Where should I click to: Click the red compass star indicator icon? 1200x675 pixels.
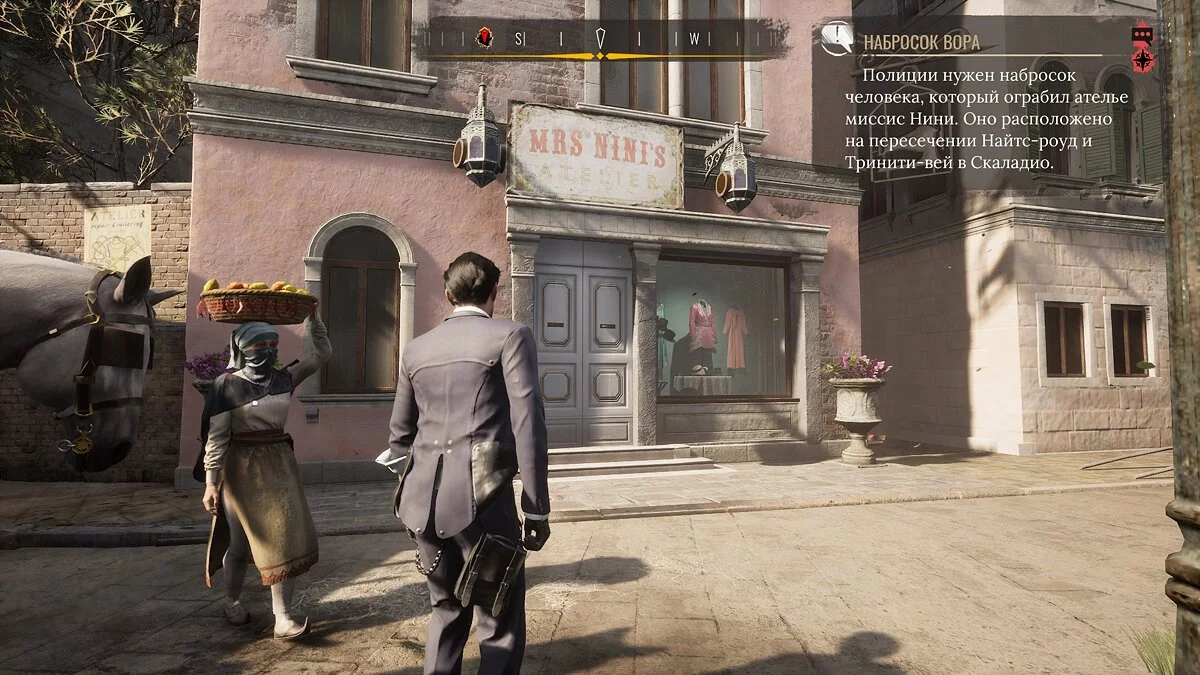tap(1142, 59)
